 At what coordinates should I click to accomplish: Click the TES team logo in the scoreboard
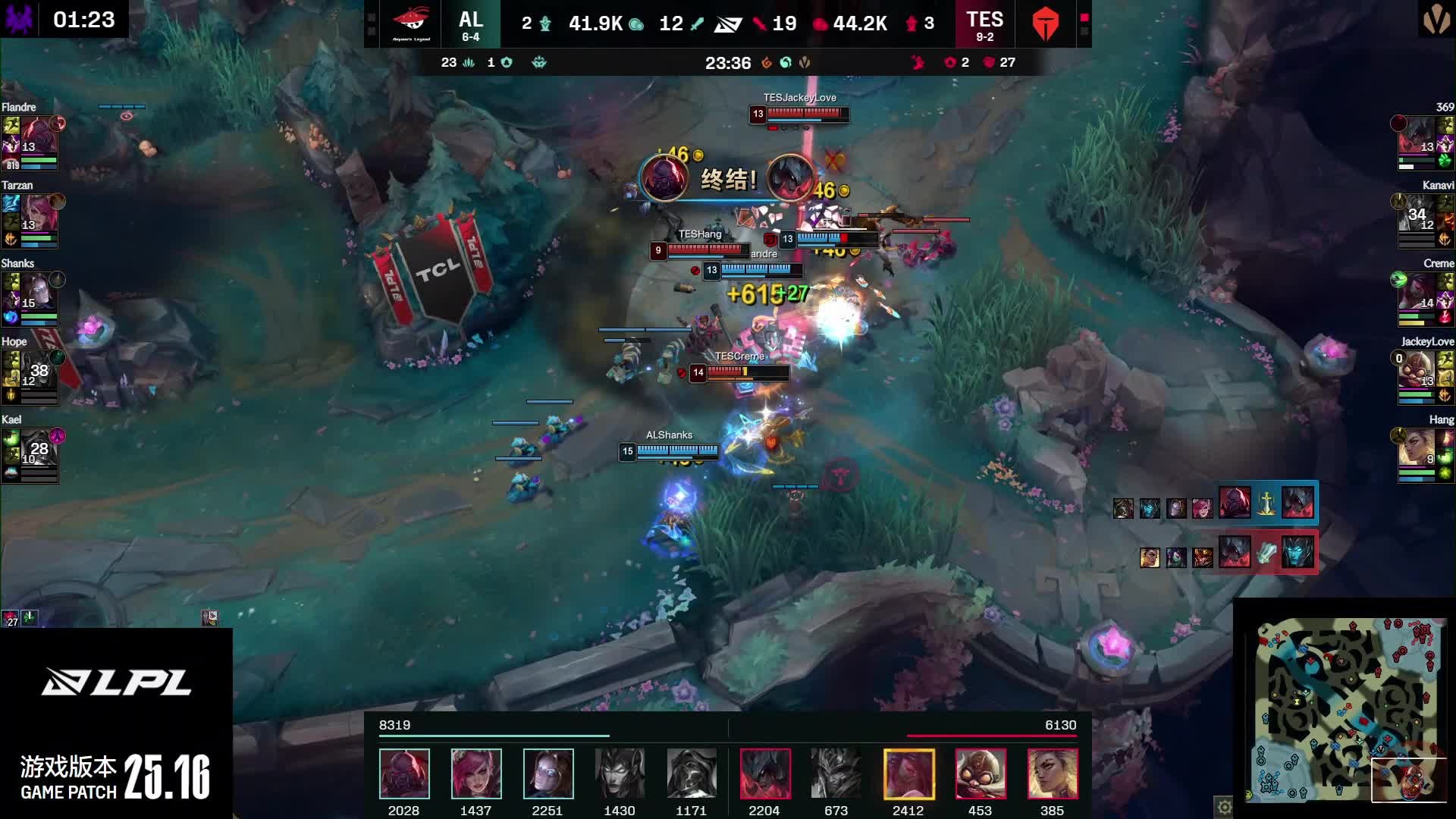point(1045,24)
